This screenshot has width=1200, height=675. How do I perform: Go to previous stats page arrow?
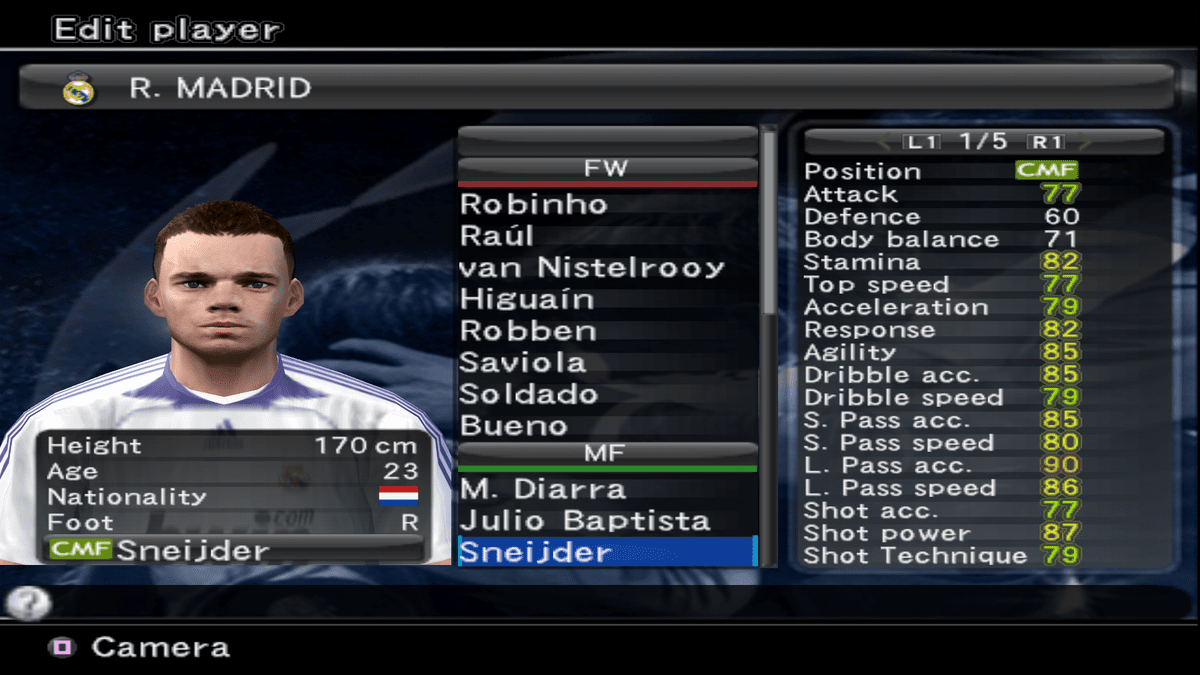883,142
